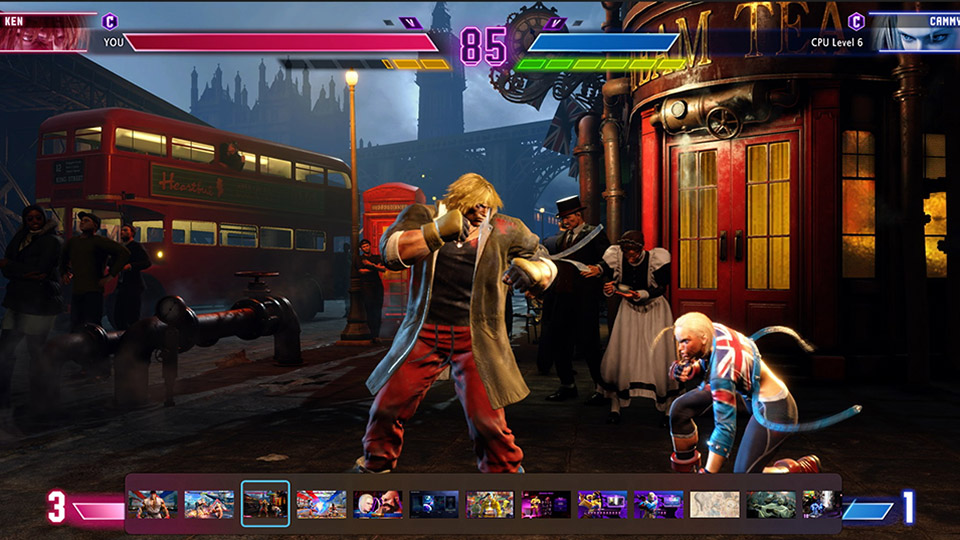View the thumbnail with two bald faces close-up
The width and height of the screenshot is (960, 540).
(x=377, y=504)
